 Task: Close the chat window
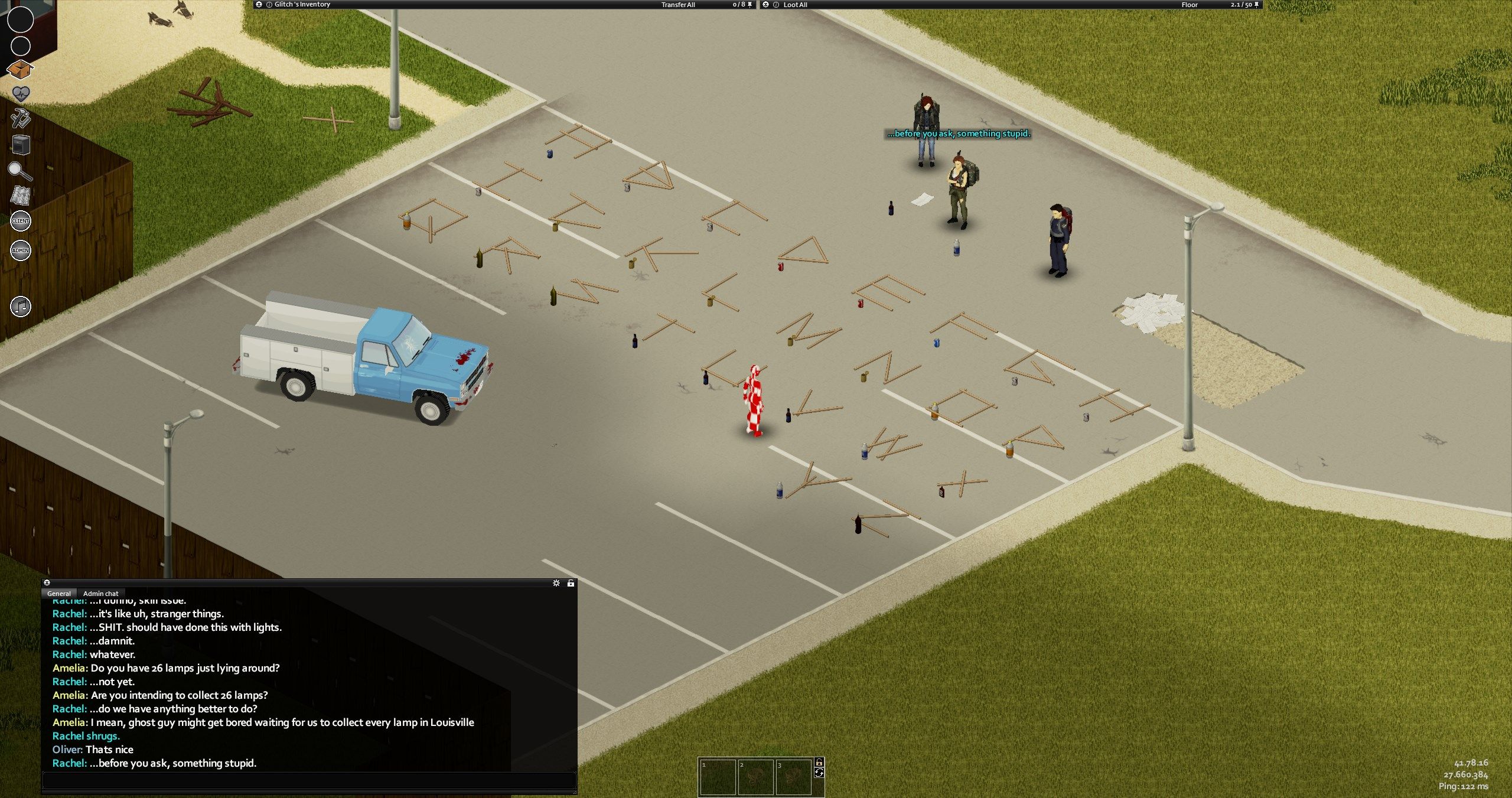point(47,583)
